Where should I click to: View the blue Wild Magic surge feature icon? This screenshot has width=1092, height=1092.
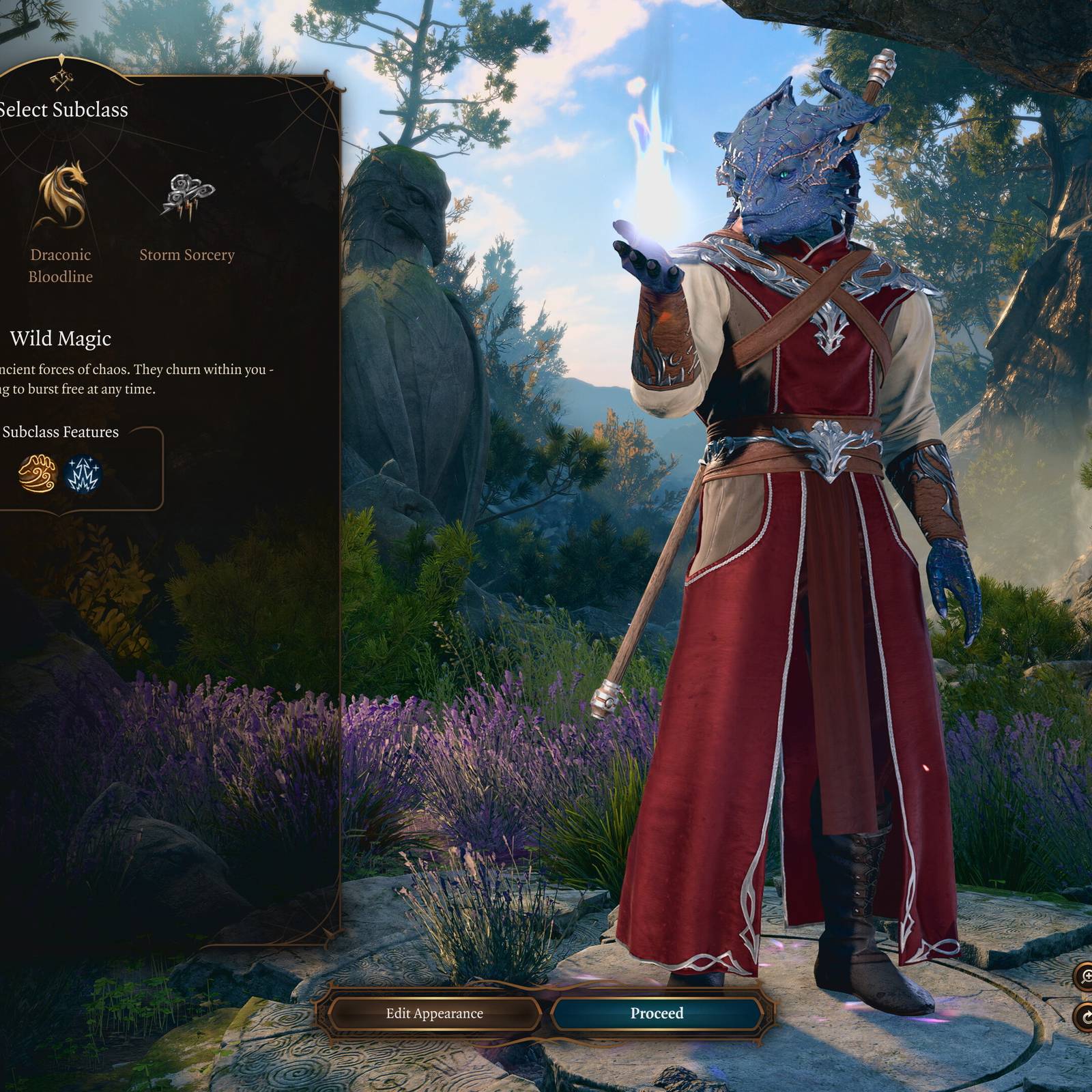(83, 474)
